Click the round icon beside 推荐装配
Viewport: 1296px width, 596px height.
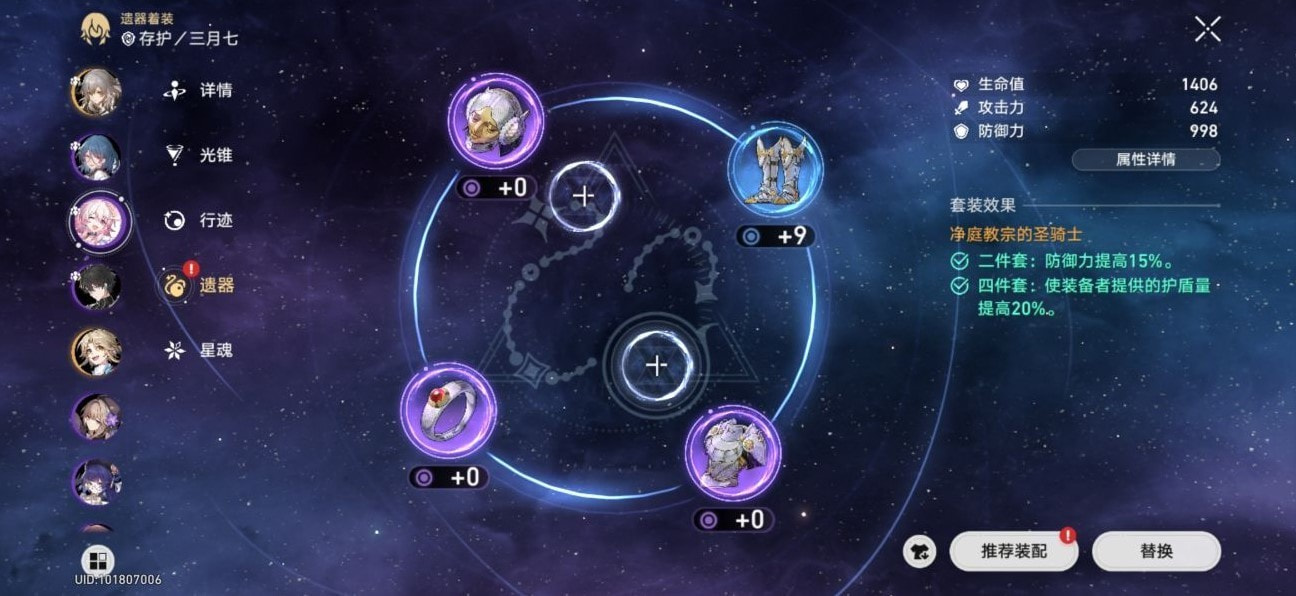pos(919,551)
